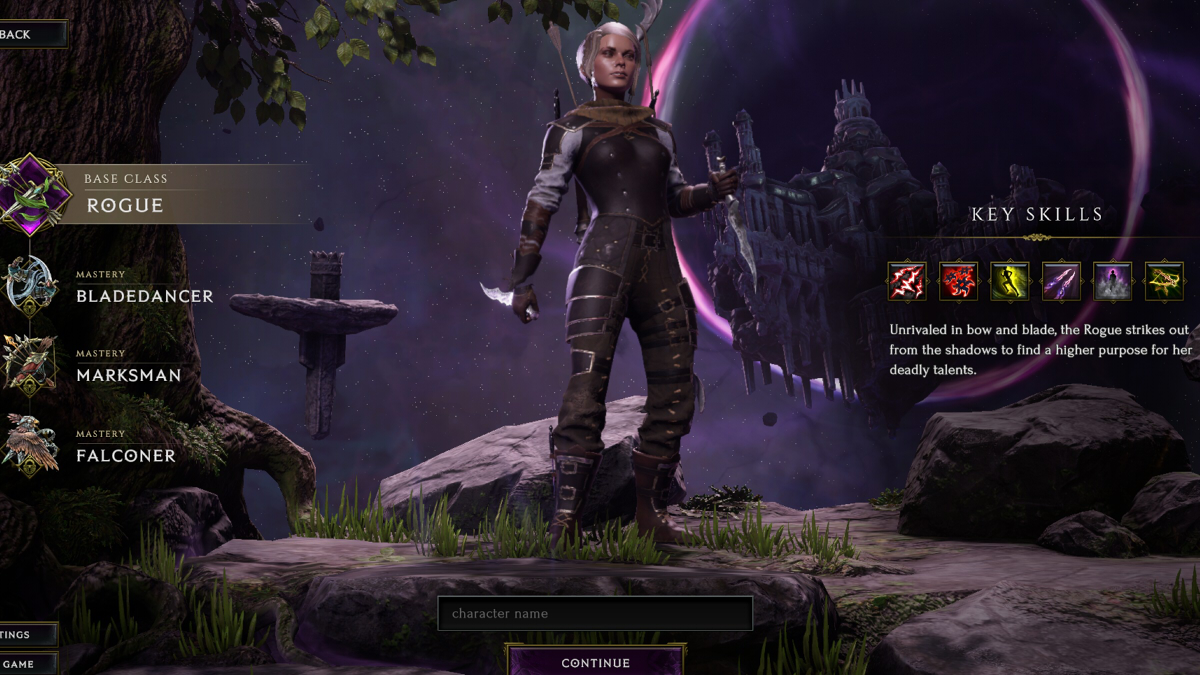Select the Falconer mastery
The height and width of the screenshot is (675, 1200).
click(124, 447)
